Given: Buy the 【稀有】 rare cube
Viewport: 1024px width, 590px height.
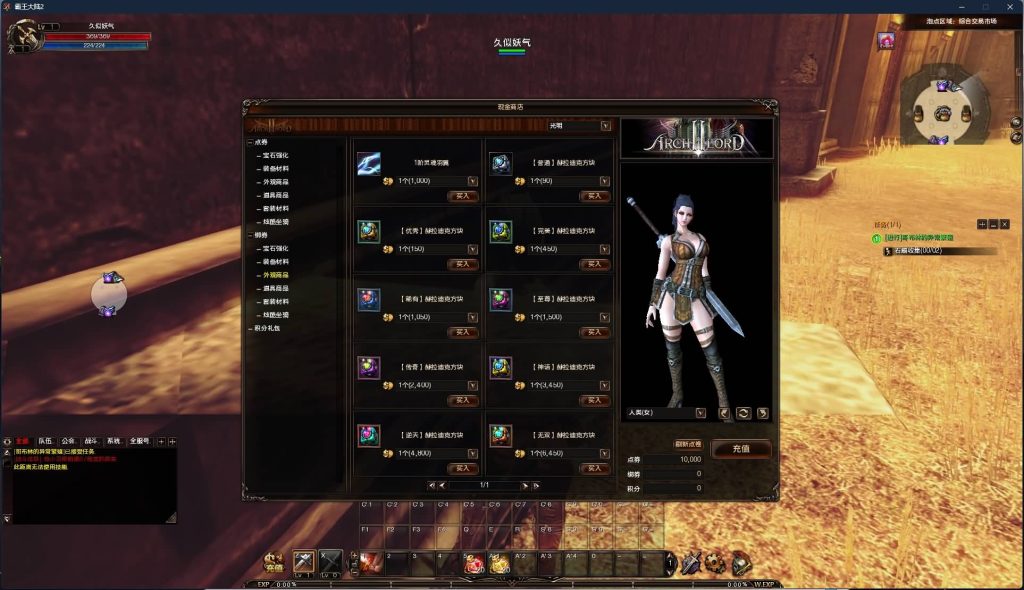Looking at the screenshot, I should point(462,332).
